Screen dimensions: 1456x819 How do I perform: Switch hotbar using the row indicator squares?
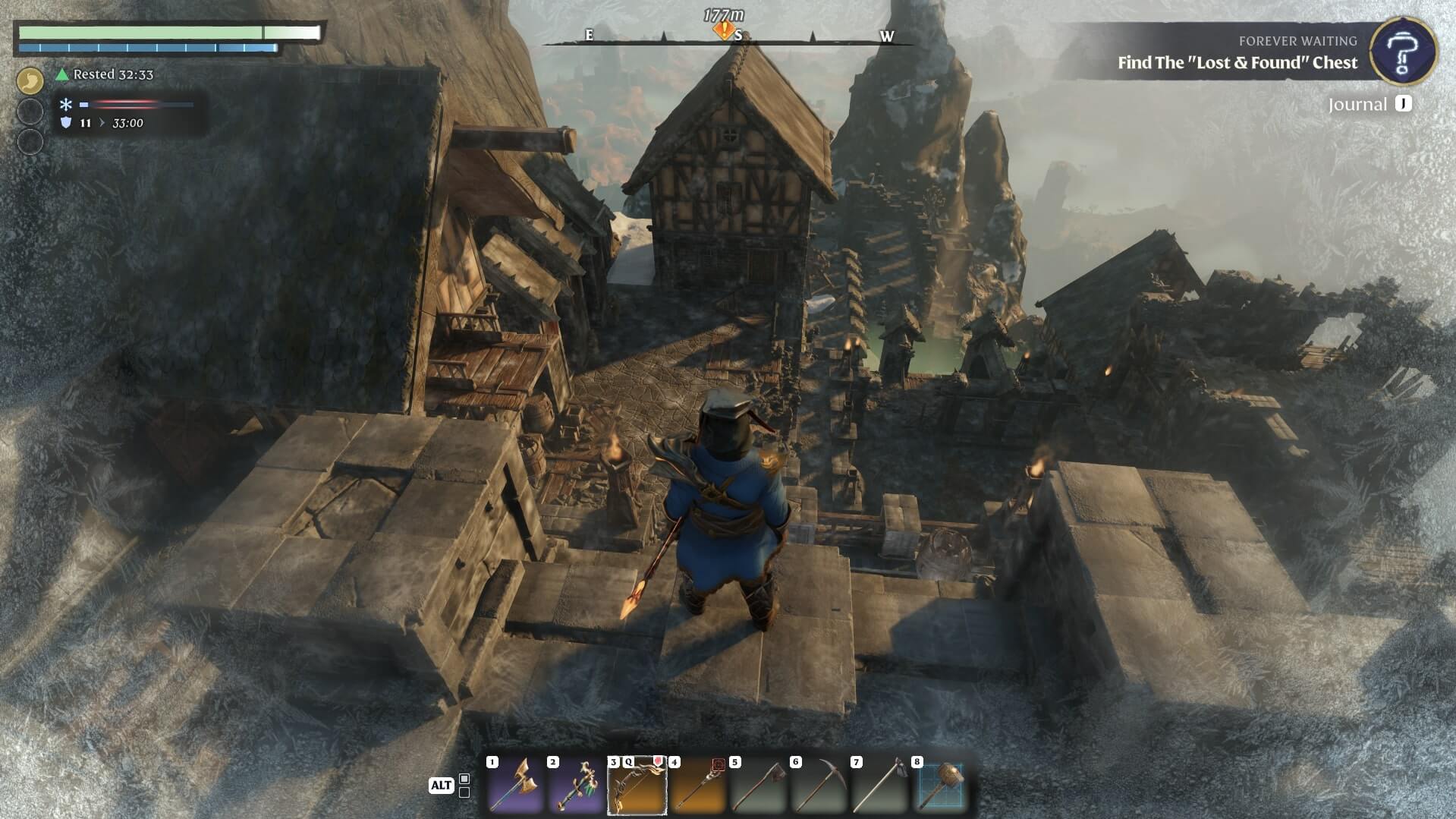click(x=464, y=786)
